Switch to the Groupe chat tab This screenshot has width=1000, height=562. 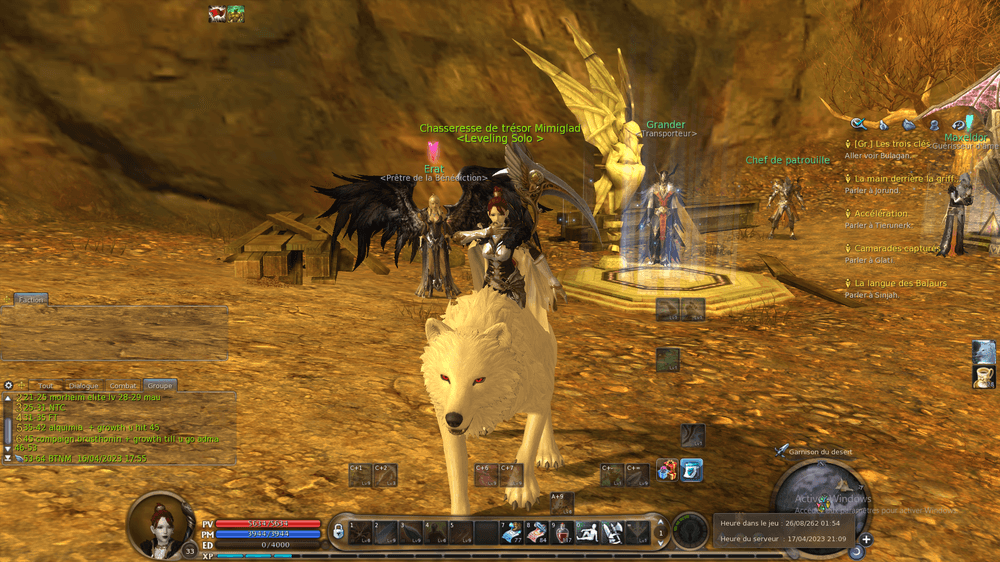160,385
